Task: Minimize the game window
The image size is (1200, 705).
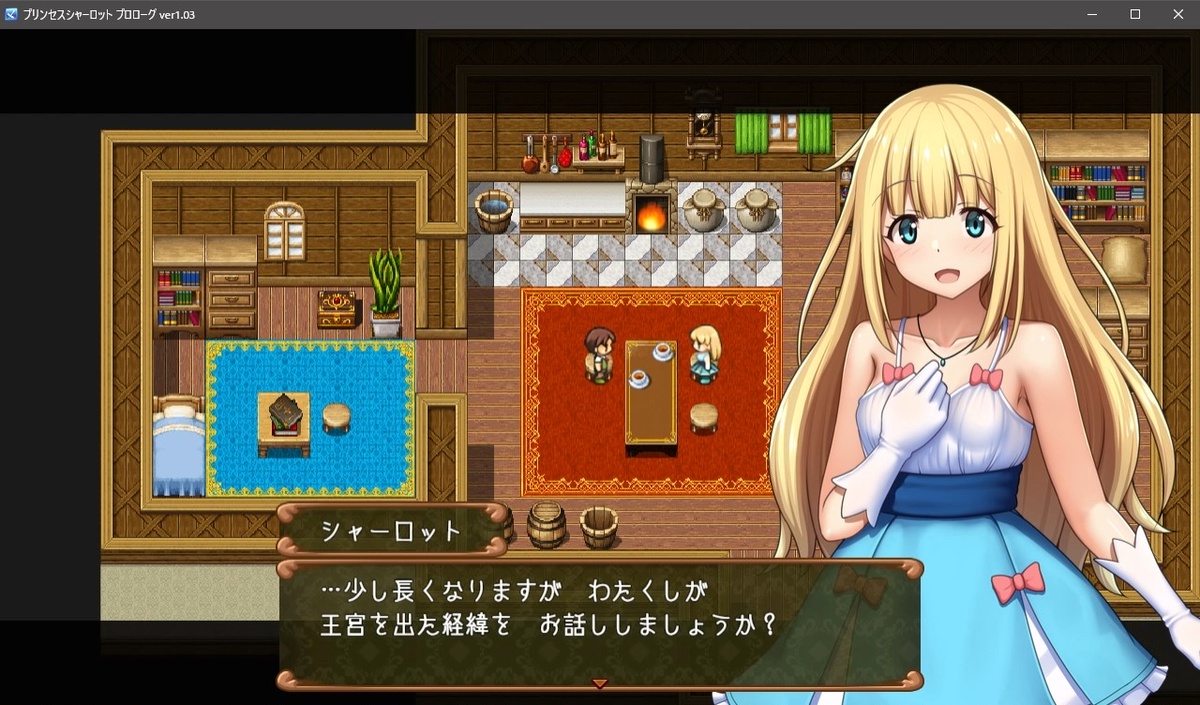Action: [1092, 14]
